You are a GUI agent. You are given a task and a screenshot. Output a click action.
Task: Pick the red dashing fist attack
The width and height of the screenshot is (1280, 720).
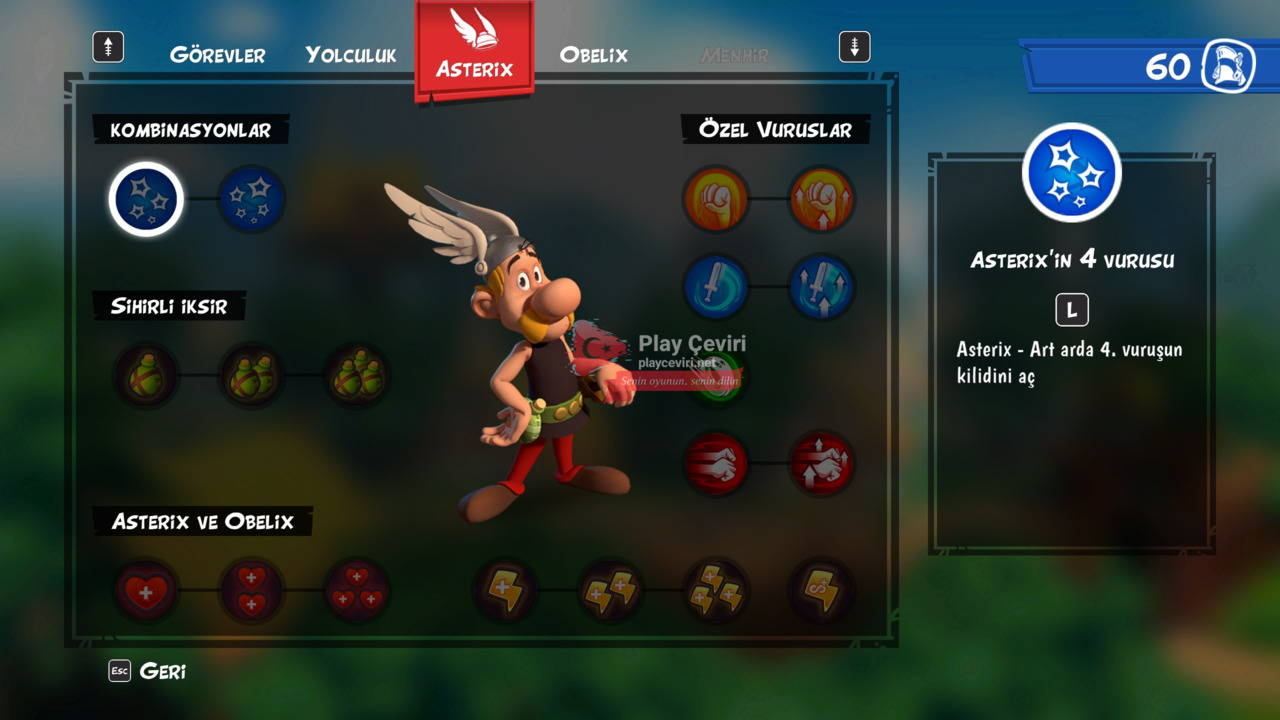tap(716, 463)
